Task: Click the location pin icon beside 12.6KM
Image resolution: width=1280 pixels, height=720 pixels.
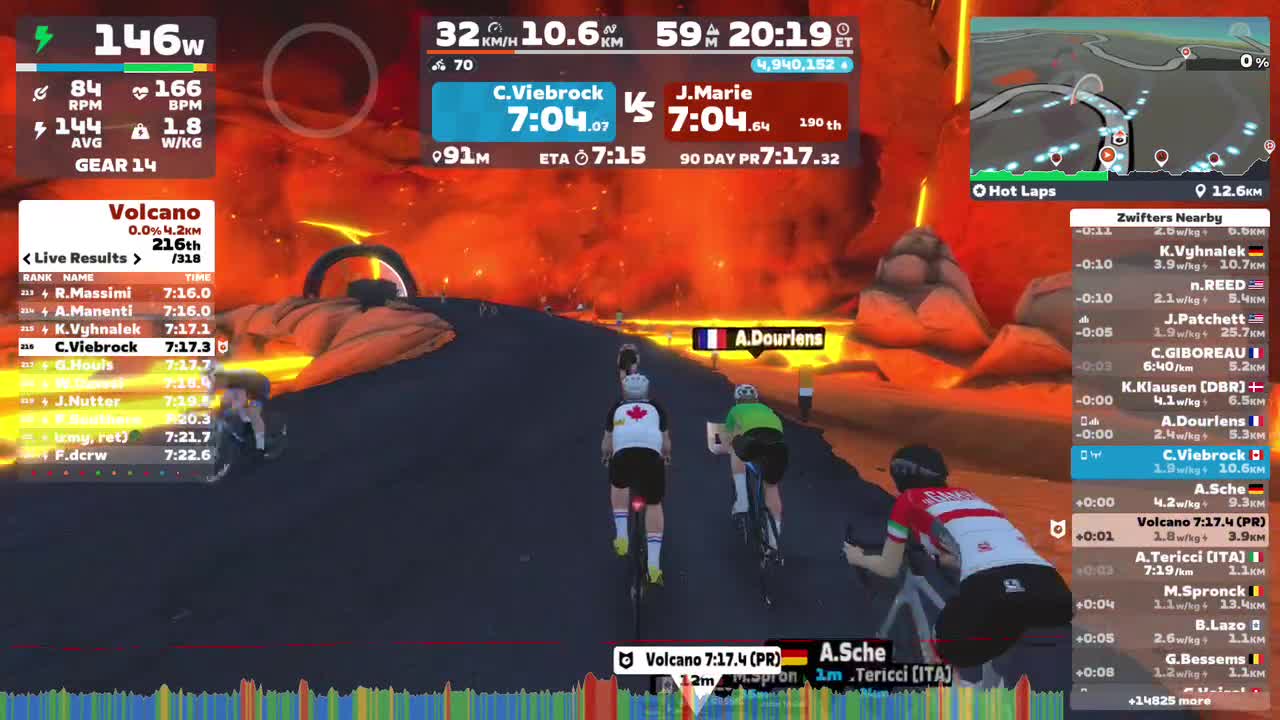Action: coord(1202,191)
